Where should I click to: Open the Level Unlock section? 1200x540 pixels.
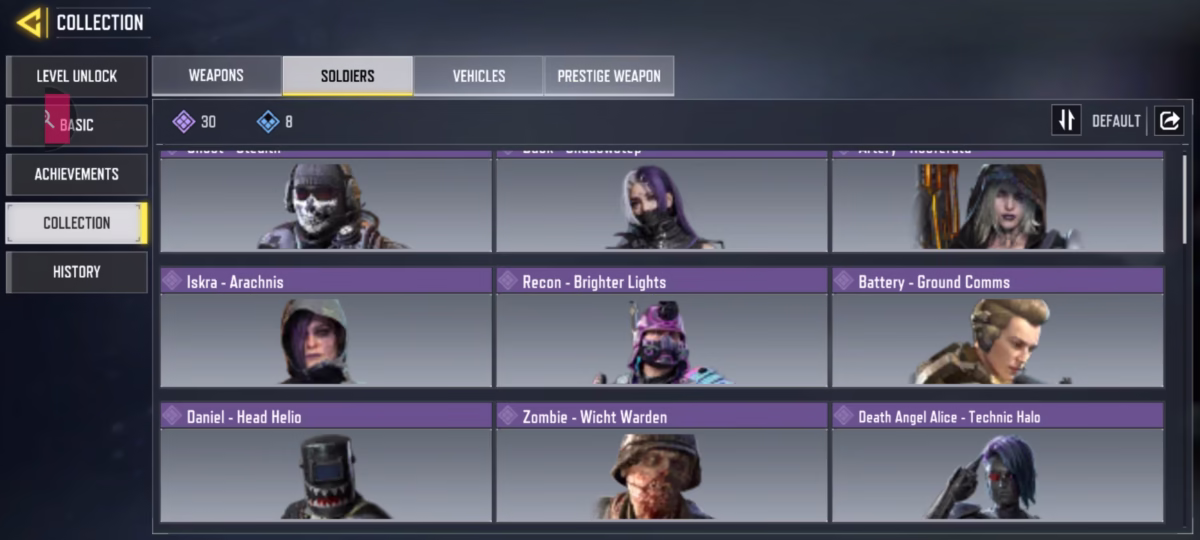pyautogui.click(x=77, y=76)
